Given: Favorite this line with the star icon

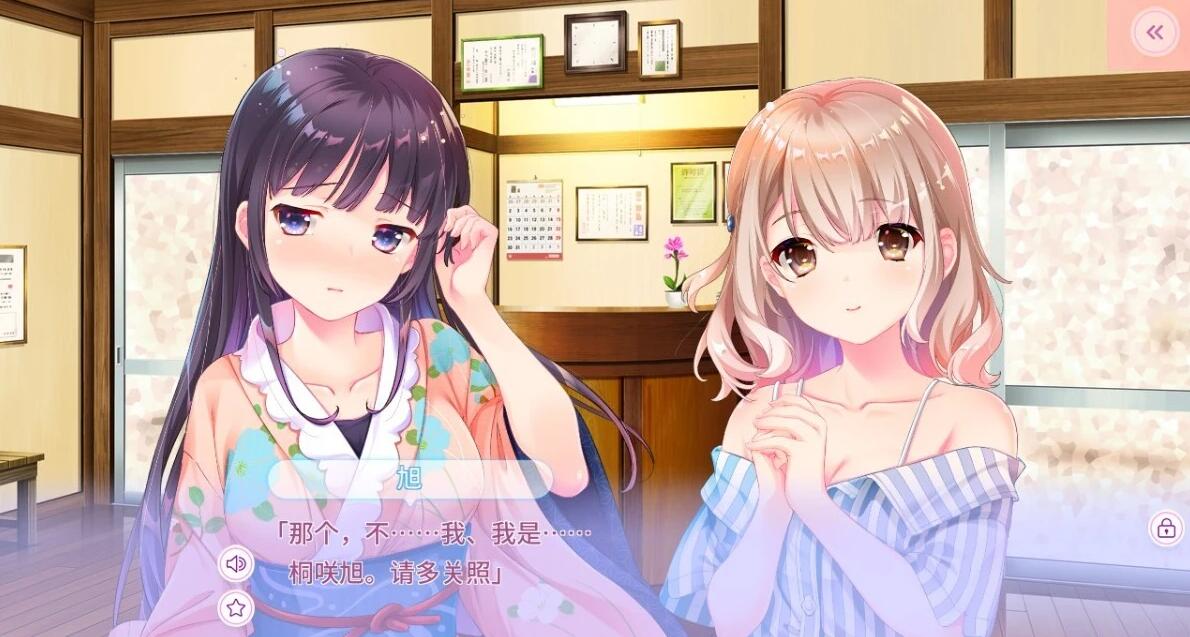Looking at the screenshot, I should [x=236, y=606].
